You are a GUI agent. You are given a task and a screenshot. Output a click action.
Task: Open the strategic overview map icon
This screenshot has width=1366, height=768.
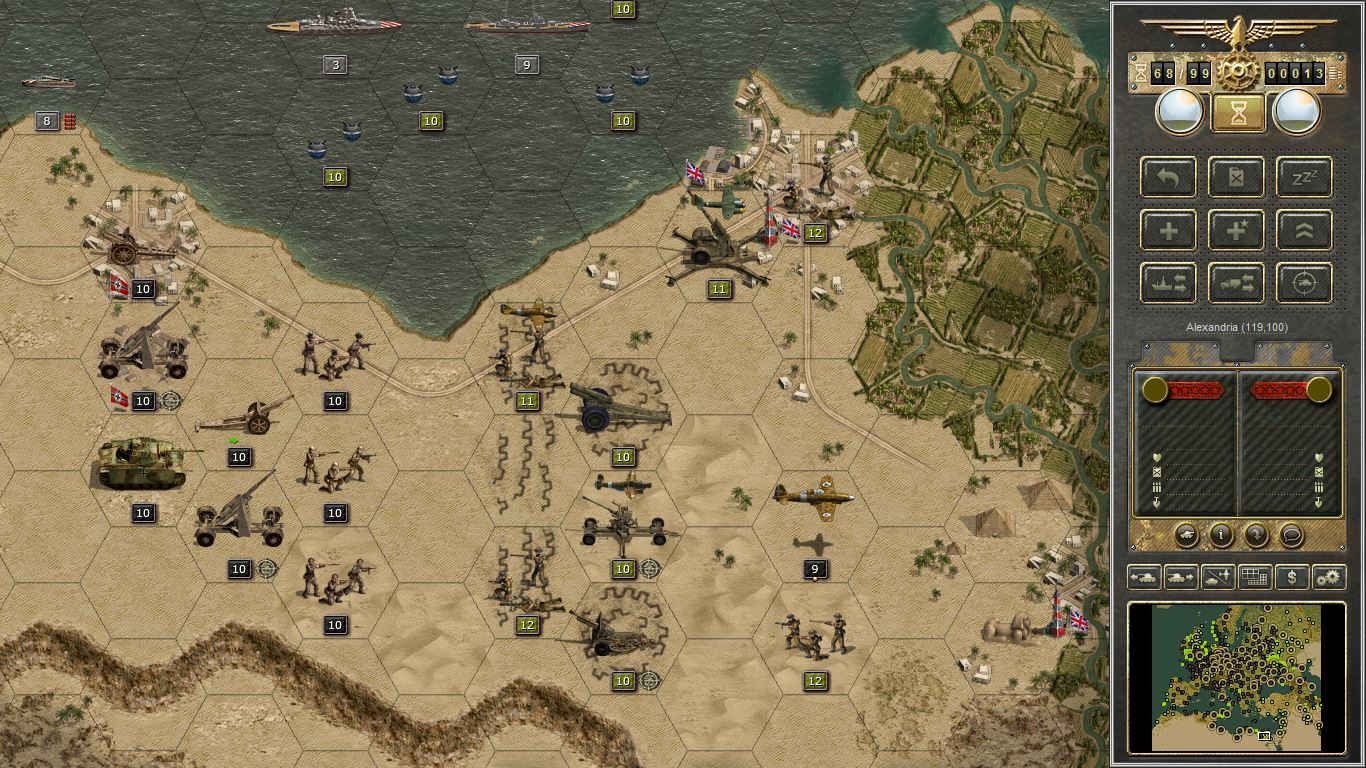[1254, 577]
